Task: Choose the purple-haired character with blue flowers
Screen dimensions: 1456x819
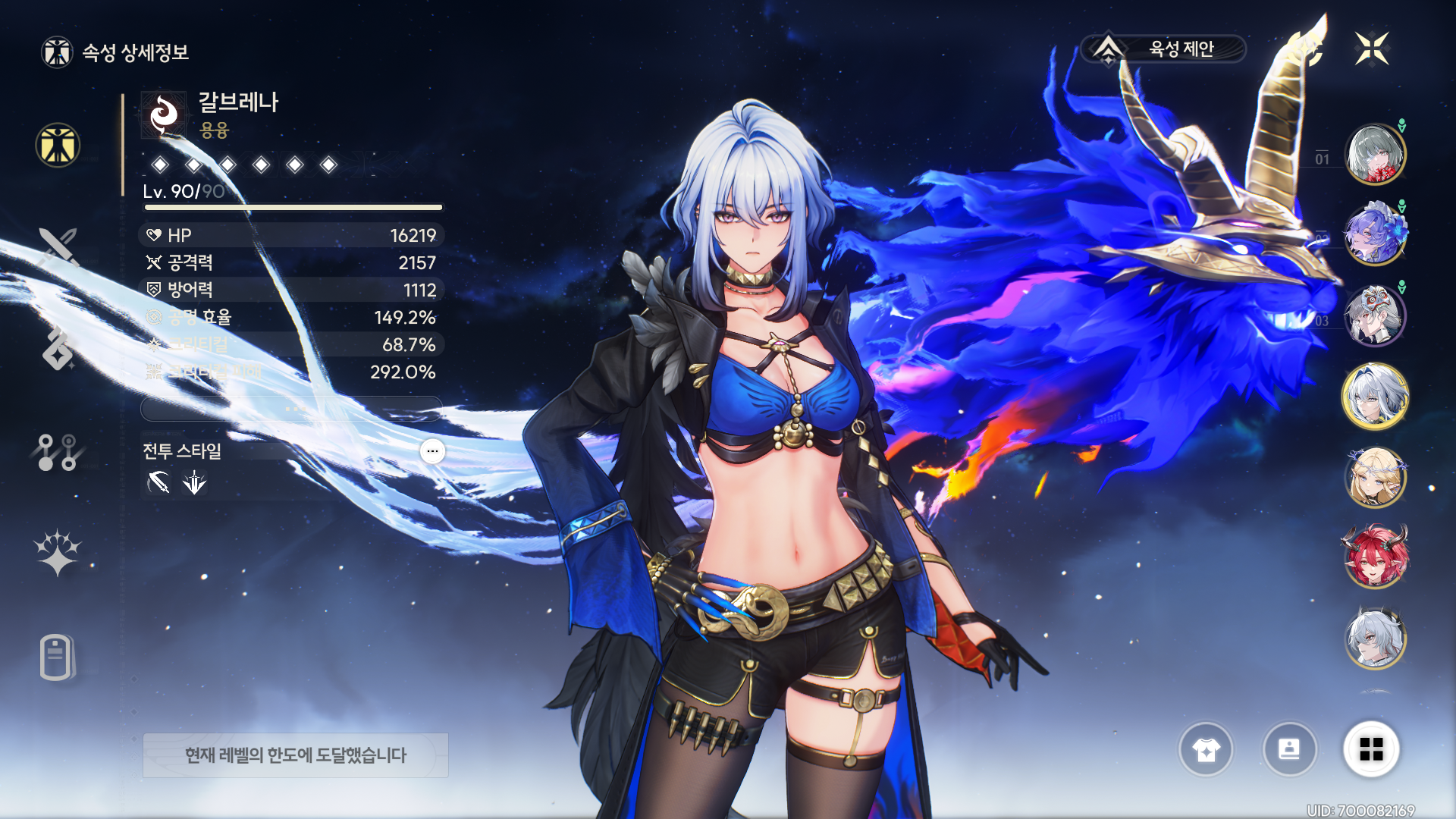Action: point(1375,235)
